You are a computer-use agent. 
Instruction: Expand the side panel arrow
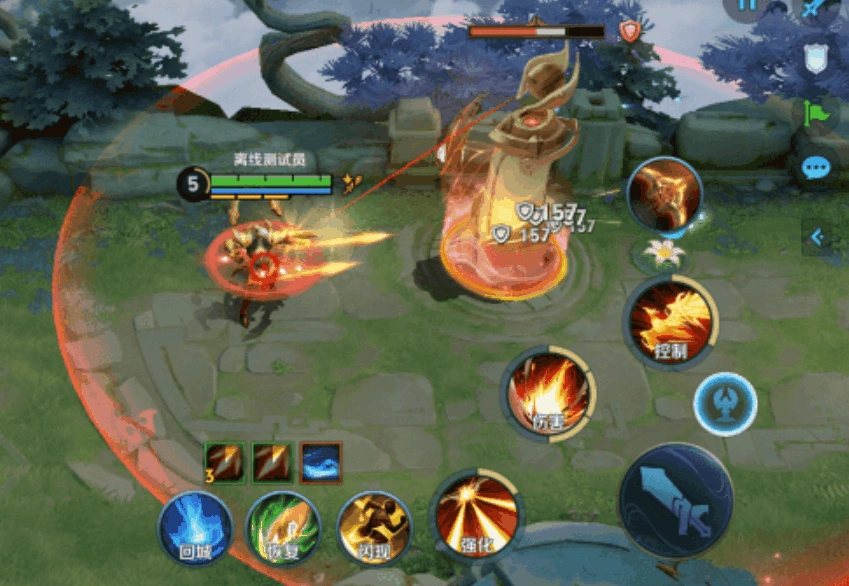pyautogui.click(x=817, y=238)
